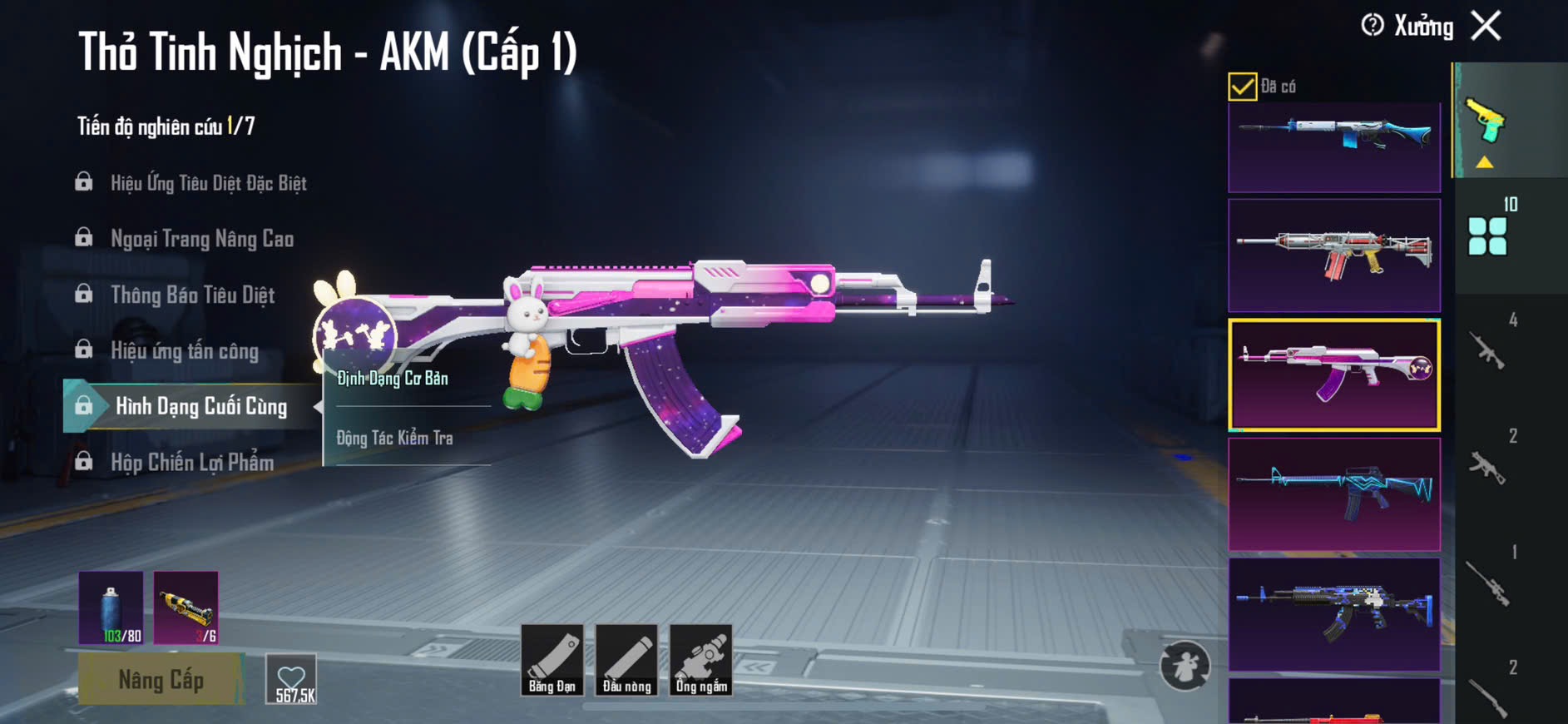The height and width of the screenshot is (724, 1568).
Task: Select Hiệu Ứng Tiêu Diệt Đặc Biệt entry
Action: [x=208, y=183]
